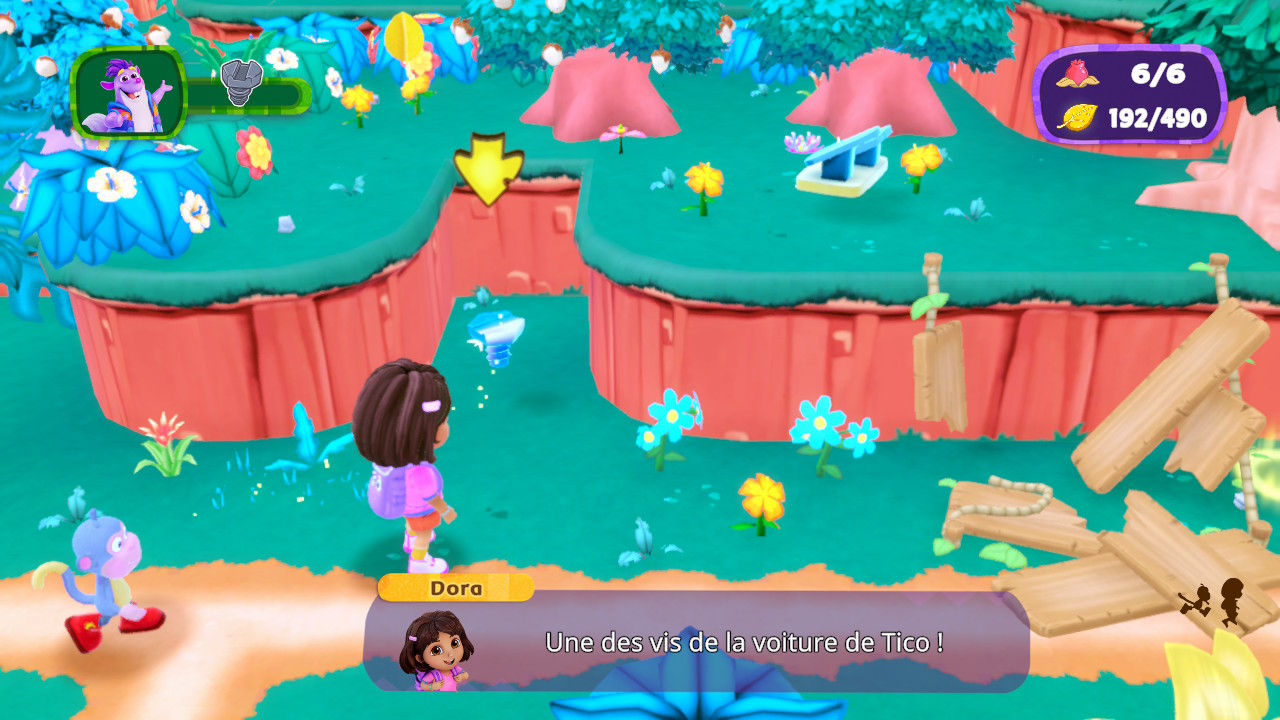This screenshot has height=720, width=1280.
Task: Advance Dora's dialogue box
Action: [x=696, y=641]
